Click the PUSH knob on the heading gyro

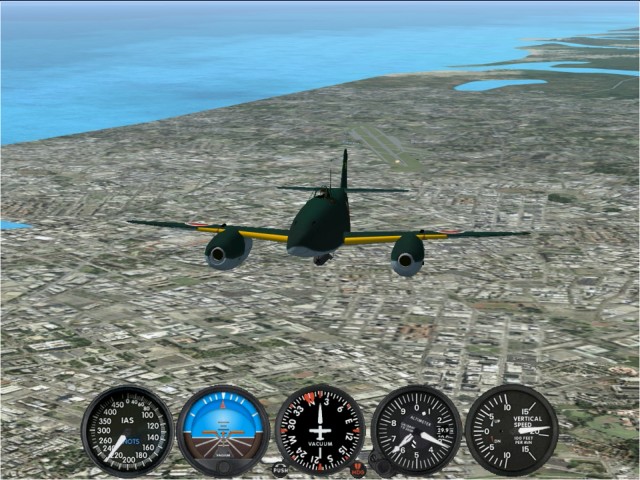pyautogui.click(x=280, y=469)
